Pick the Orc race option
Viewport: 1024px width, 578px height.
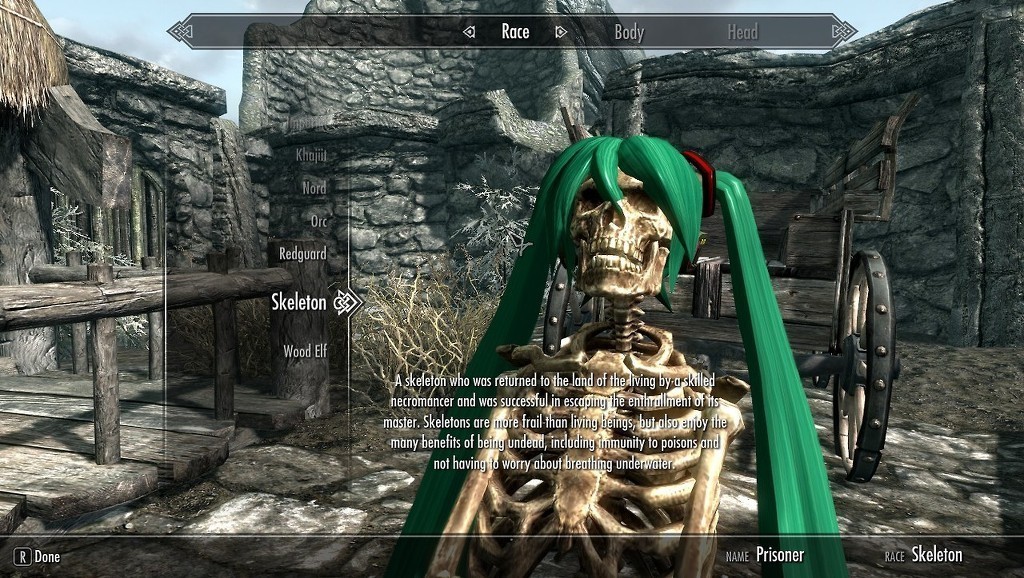[x=317, y=221]
